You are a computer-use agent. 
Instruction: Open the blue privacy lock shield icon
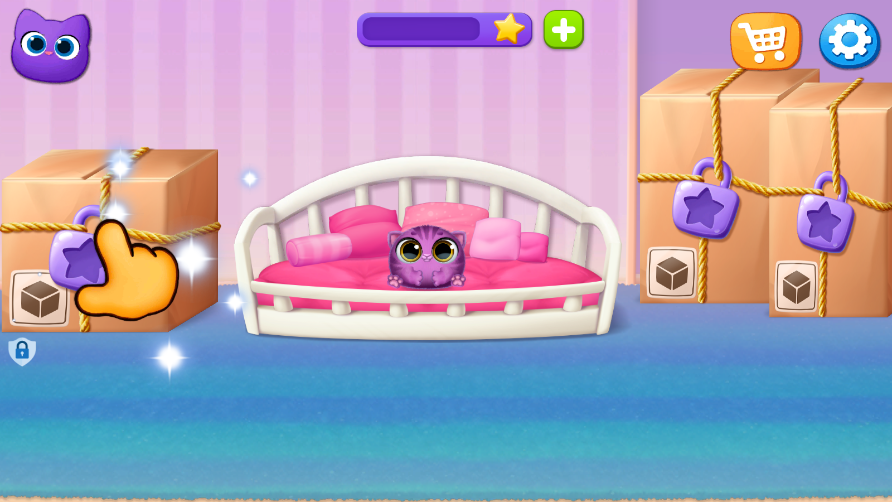[22, 351]
